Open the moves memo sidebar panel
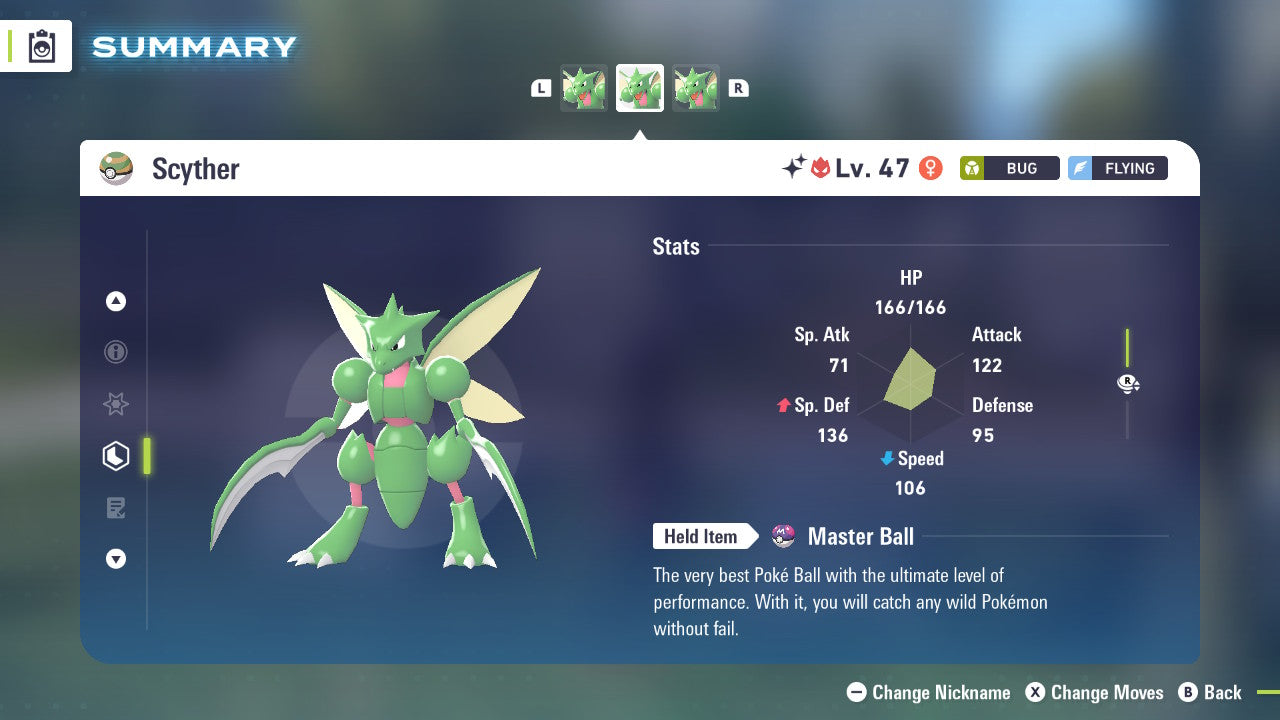Screen dimensions: 1280x720 116,508
